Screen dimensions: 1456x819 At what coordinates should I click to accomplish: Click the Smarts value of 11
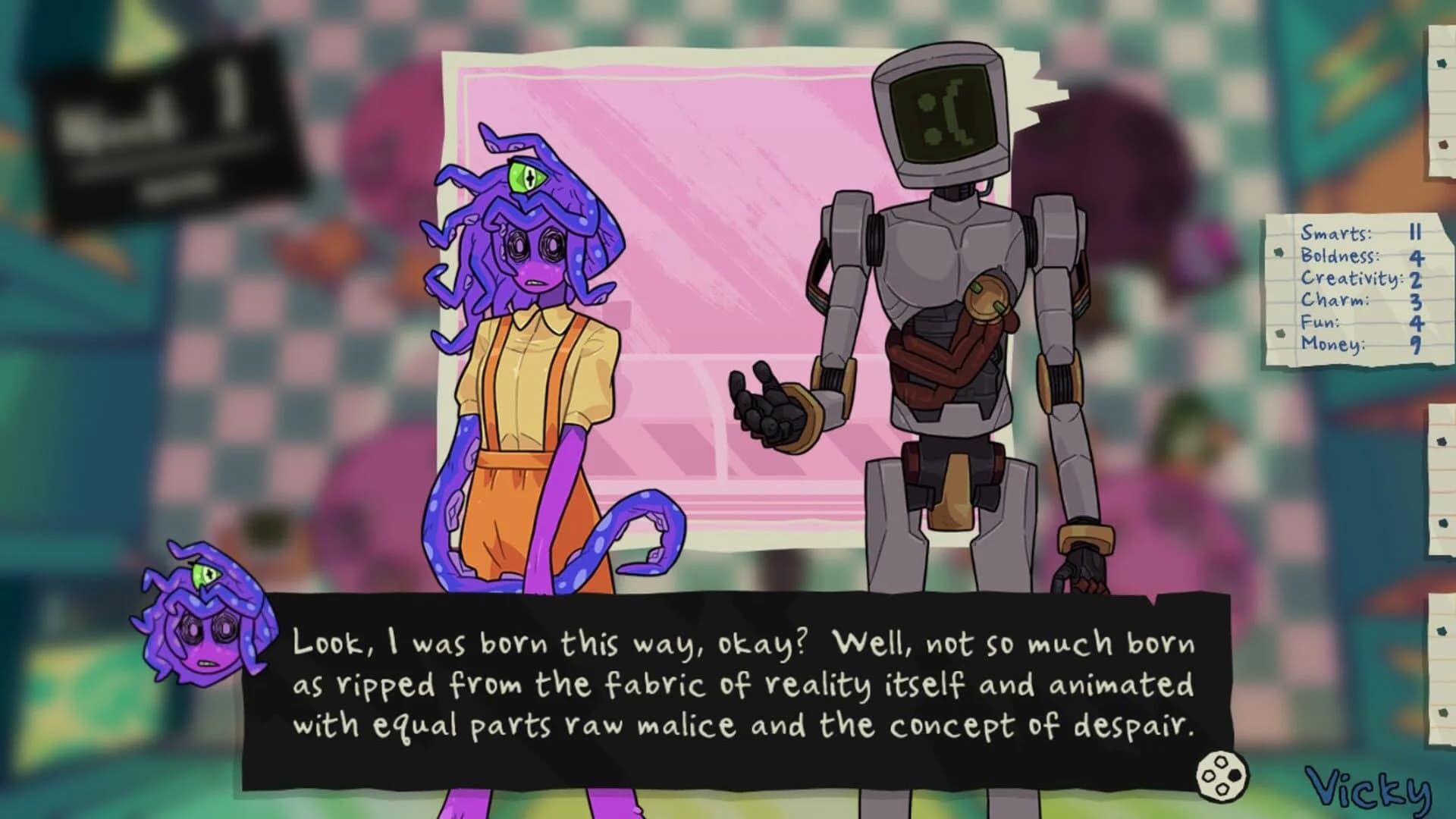tap(1416, 232)
